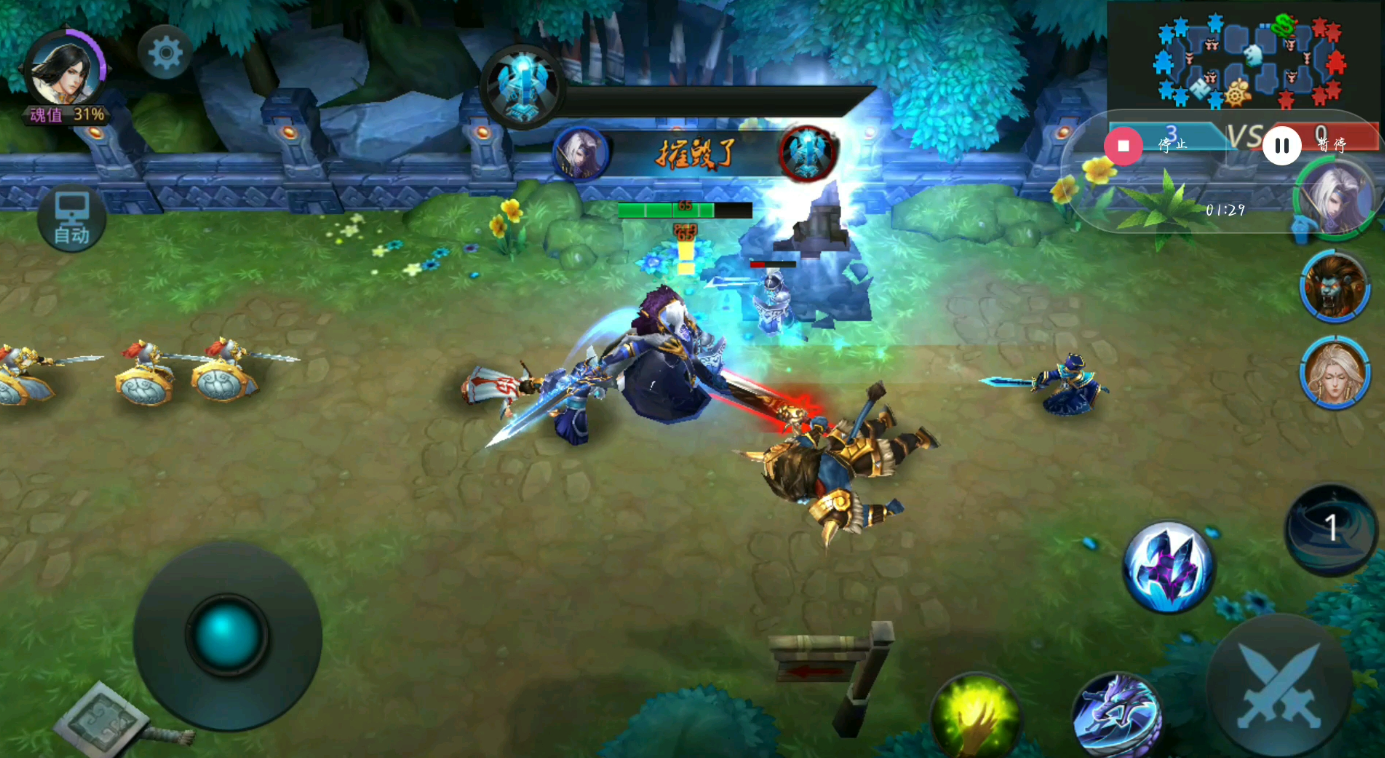This screenshot has height=758, width=1385.
Task: Attack with the crossed swords button
Action: 1279,687
